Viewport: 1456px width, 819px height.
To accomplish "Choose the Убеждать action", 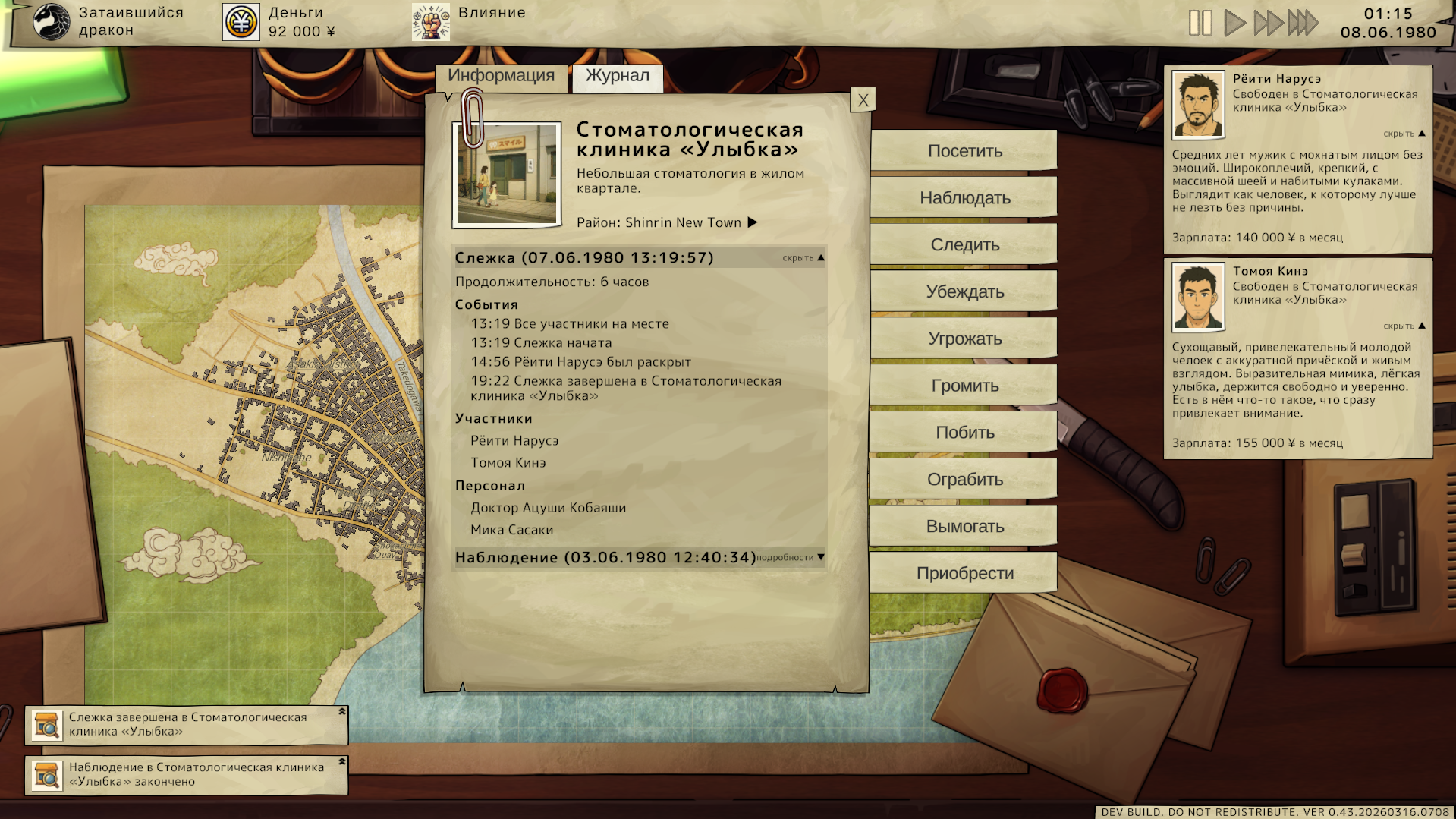I will pos(964,292).
